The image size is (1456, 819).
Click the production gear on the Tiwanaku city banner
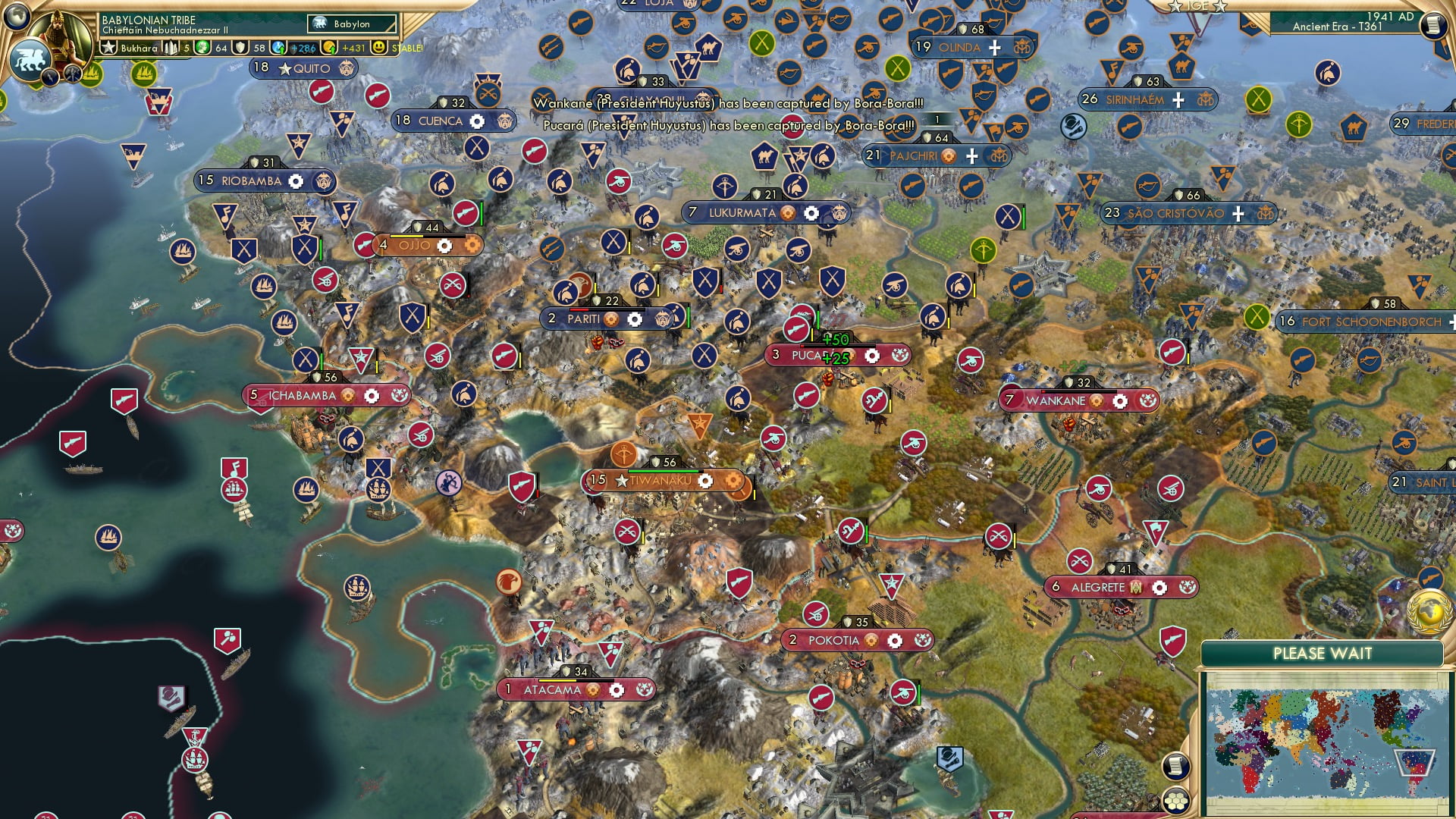tap(705, 480)
